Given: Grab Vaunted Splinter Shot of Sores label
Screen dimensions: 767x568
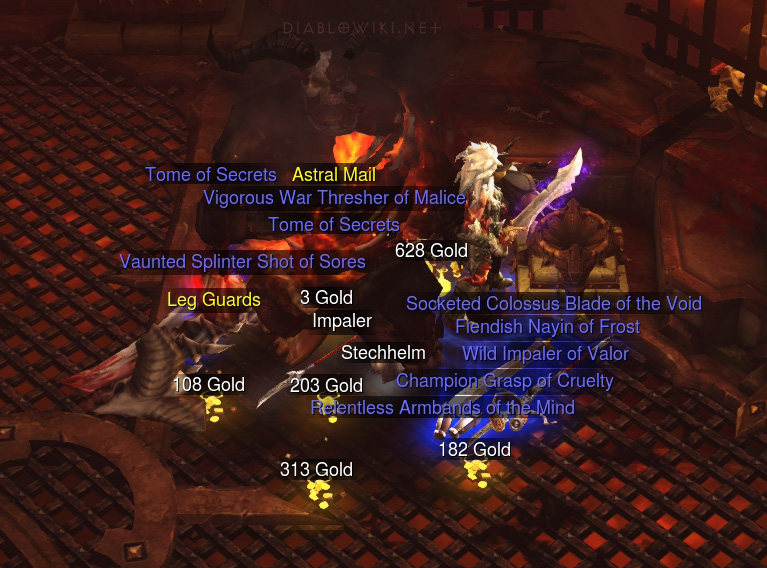Looking at the screenshot, I should (x=242, y=262).
